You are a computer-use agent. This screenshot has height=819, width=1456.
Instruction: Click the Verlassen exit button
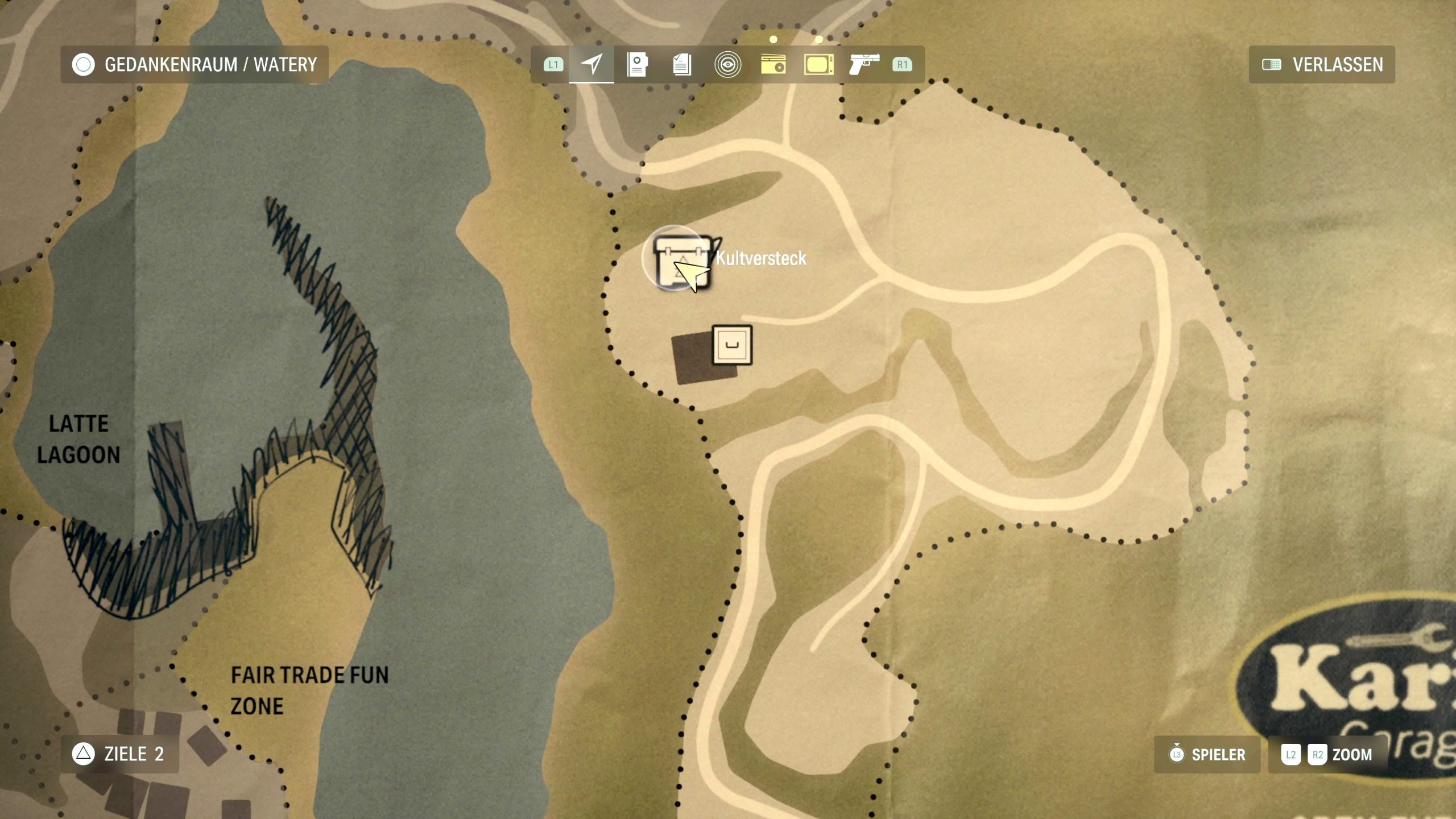click(1322, 64)
